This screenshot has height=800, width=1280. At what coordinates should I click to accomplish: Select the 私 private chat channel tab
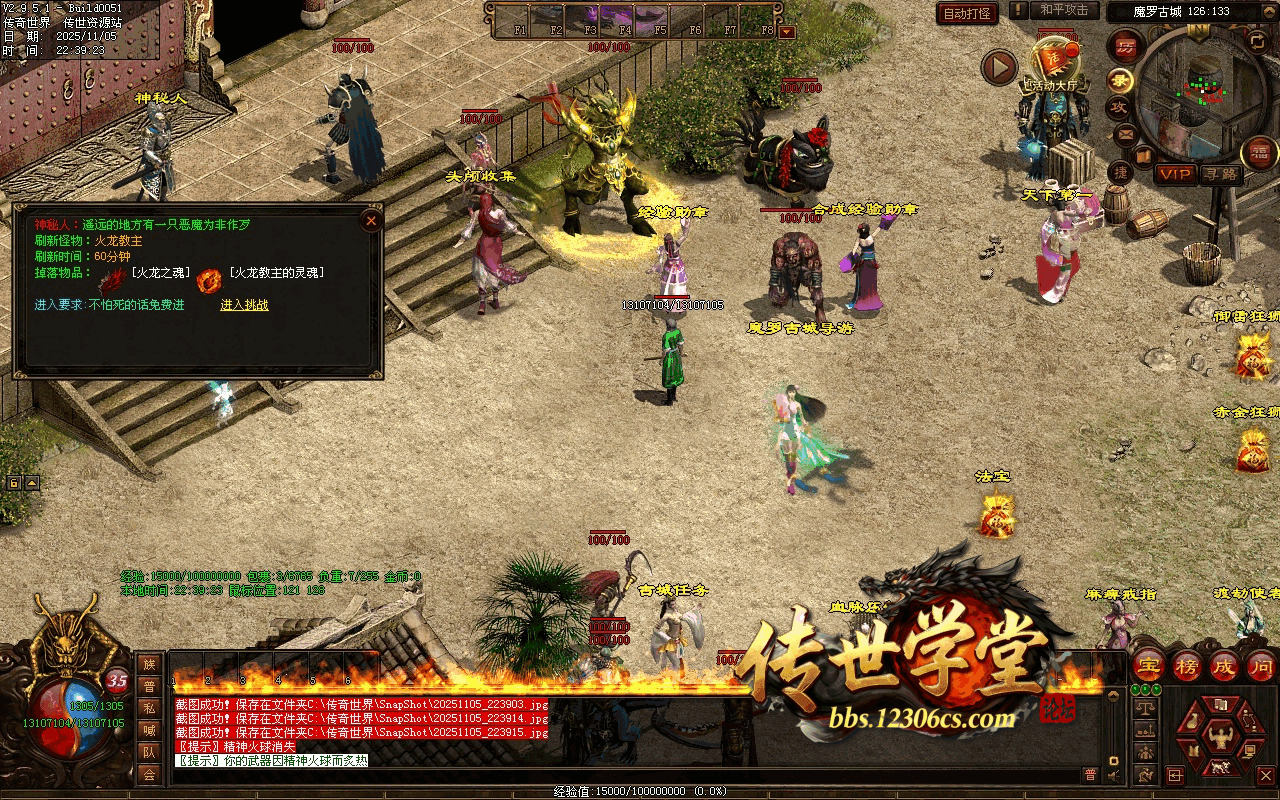[x=149, y=707]
